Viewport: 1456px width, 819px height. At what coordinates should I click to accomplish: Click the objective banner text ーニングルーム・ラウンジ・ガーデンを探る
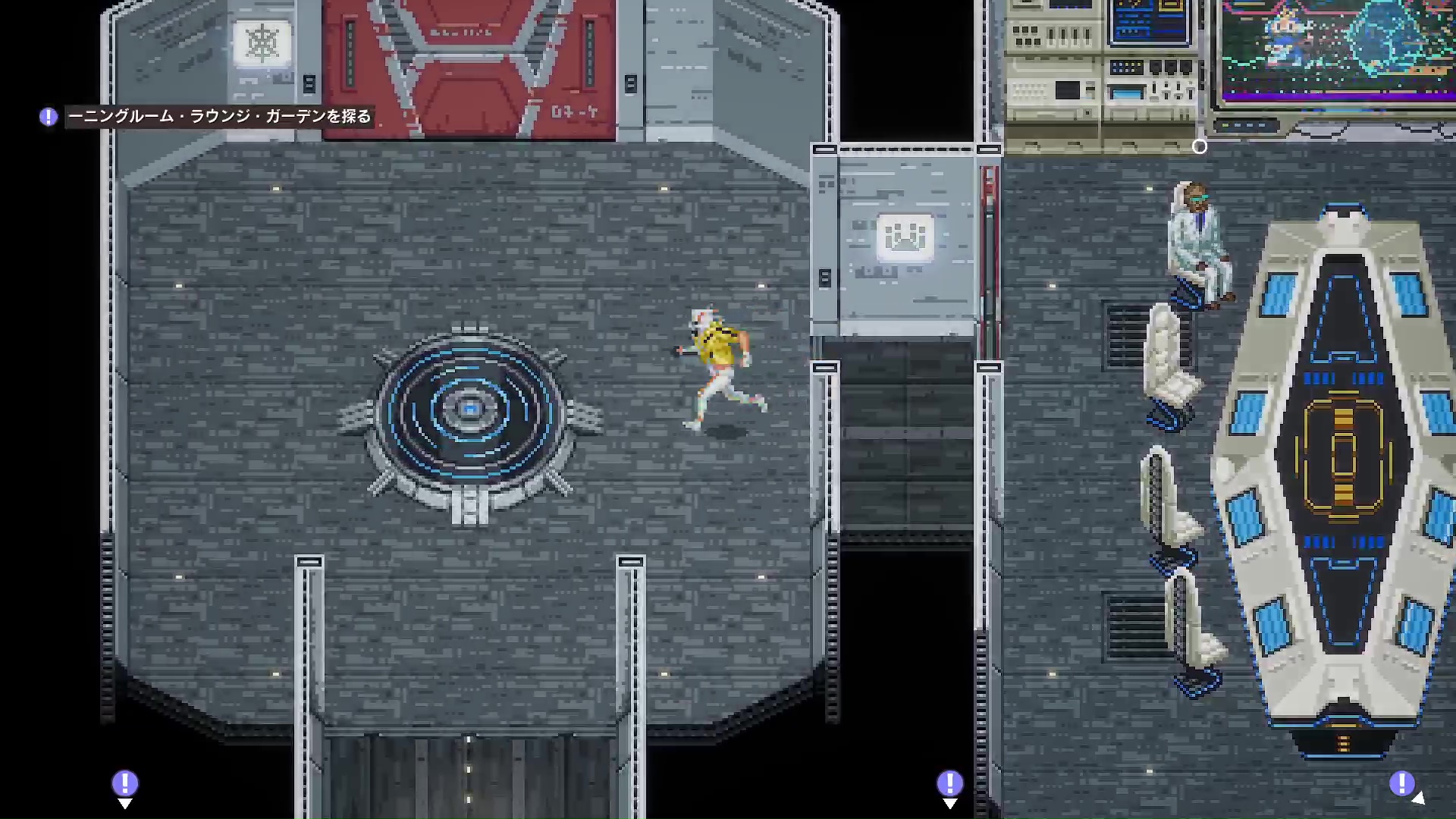pyautogui.click(x=220, y=116)
